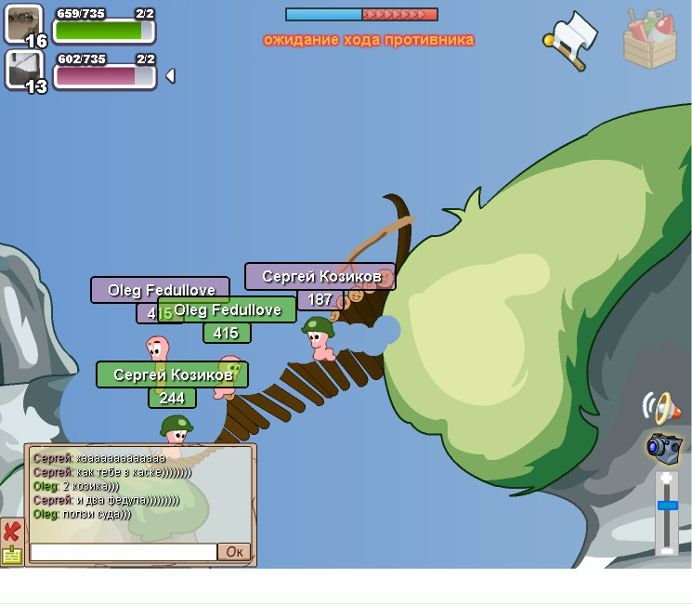
Task: Select the green team portrait showing 16
Action: pos(24,25)
